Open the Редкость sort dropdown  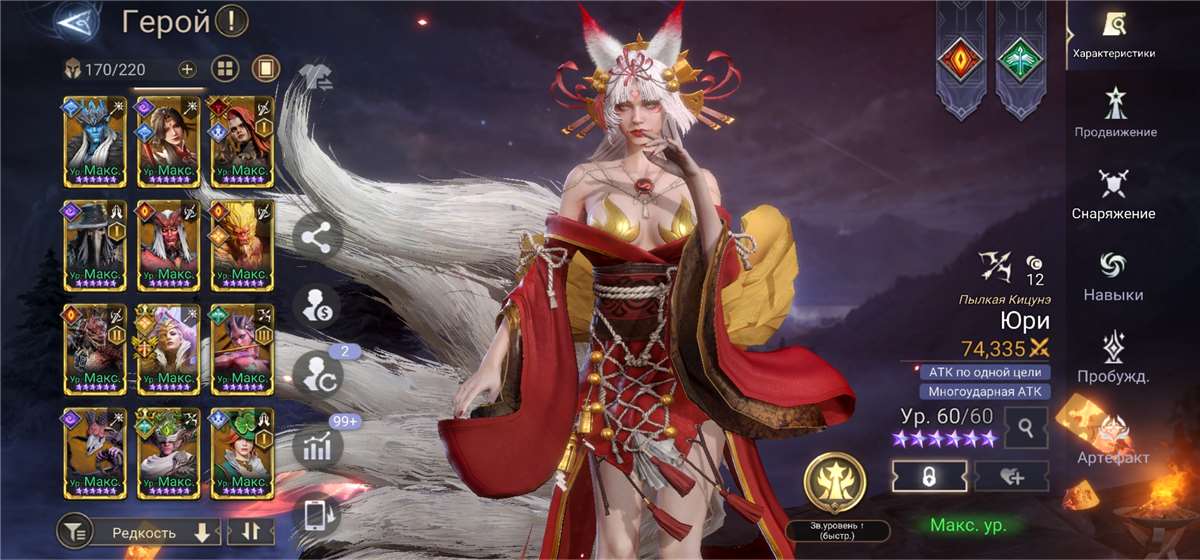coord(160,533)
